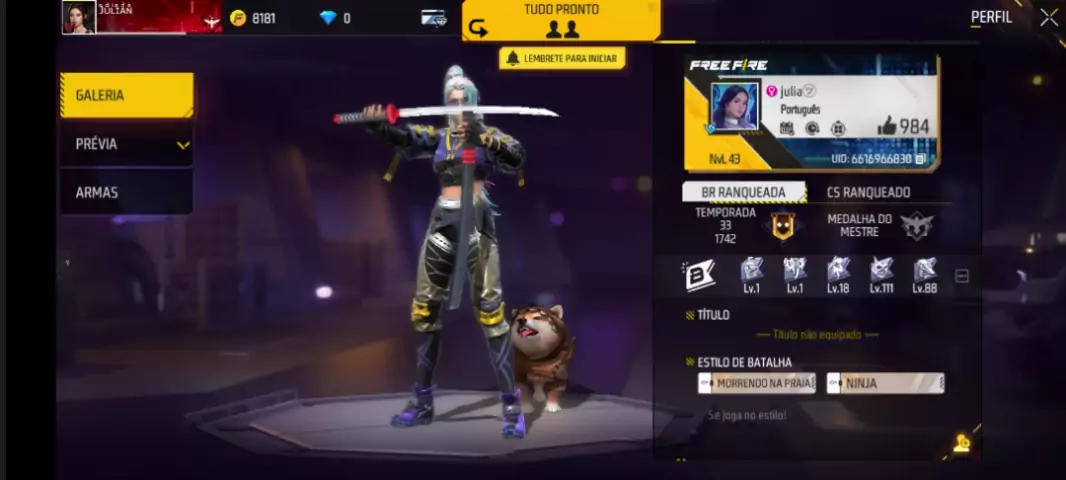View the Lv.111 weapon mastery badge

[x=881, y=274]
